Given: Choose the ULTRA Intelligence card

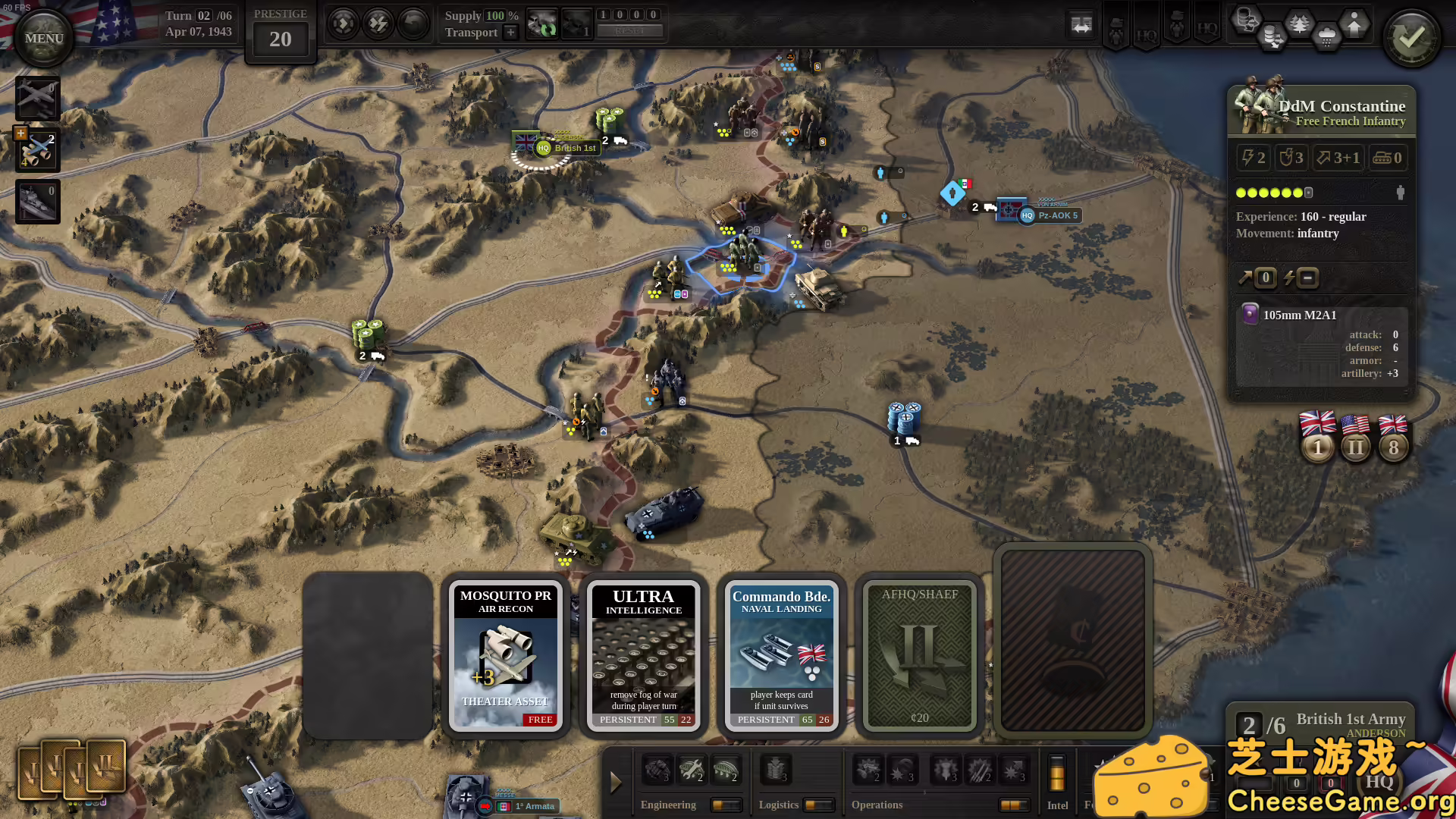Looking at the screenshot, I should point(644,656).
